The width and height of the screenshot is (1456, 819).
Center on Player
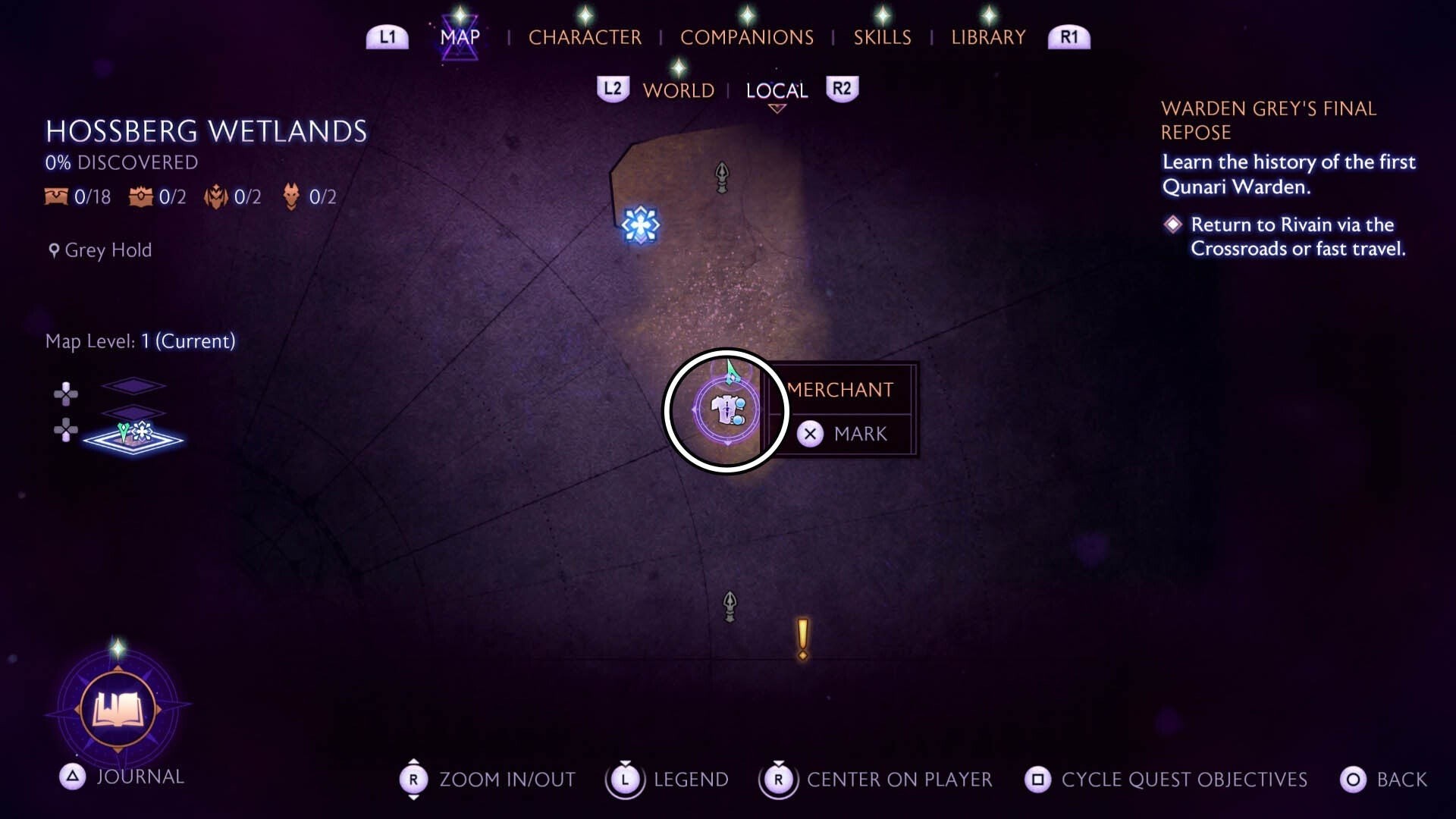(x=876, y=780)
